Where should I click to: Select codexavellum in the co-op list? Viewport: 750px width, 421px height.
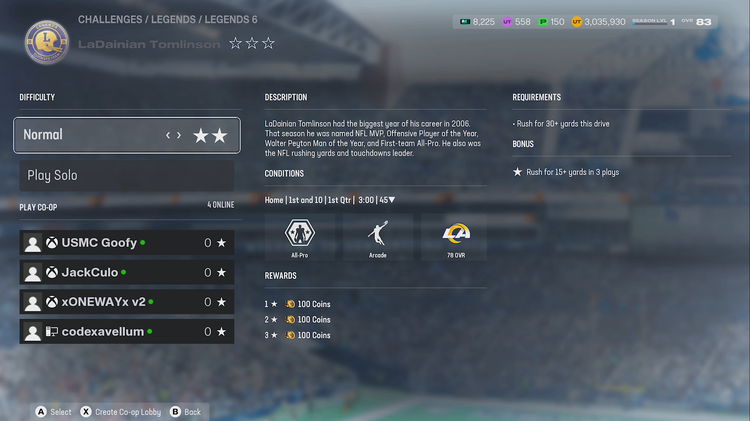(x=126, y=331)
